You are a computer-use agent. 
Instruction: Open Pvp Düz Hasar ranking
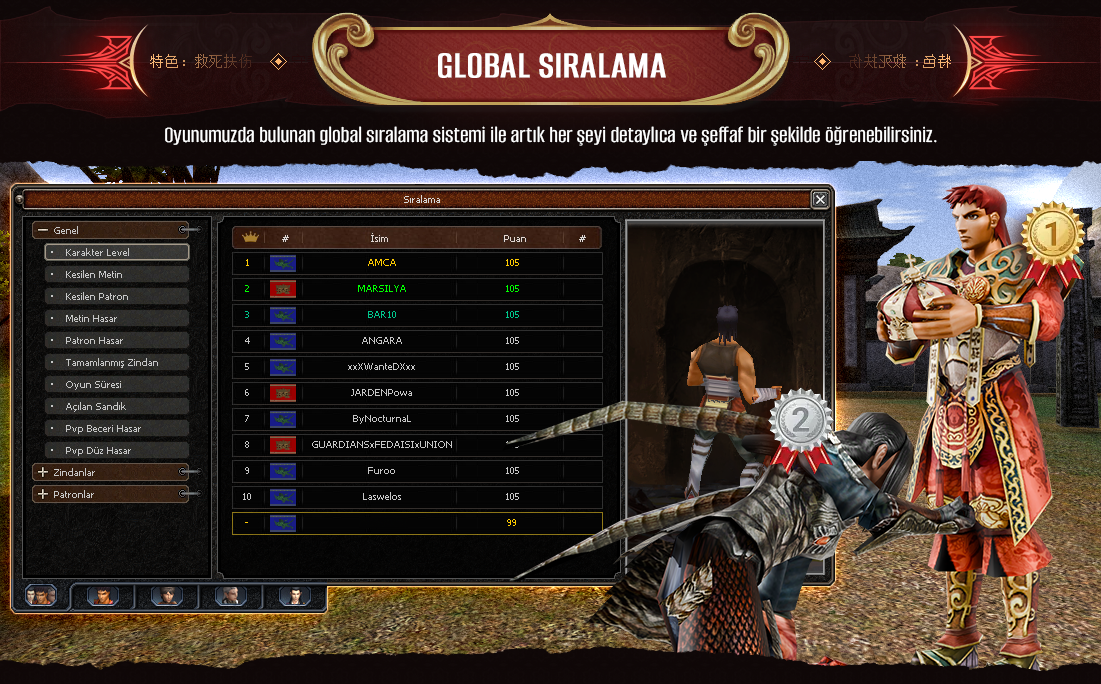117,451
